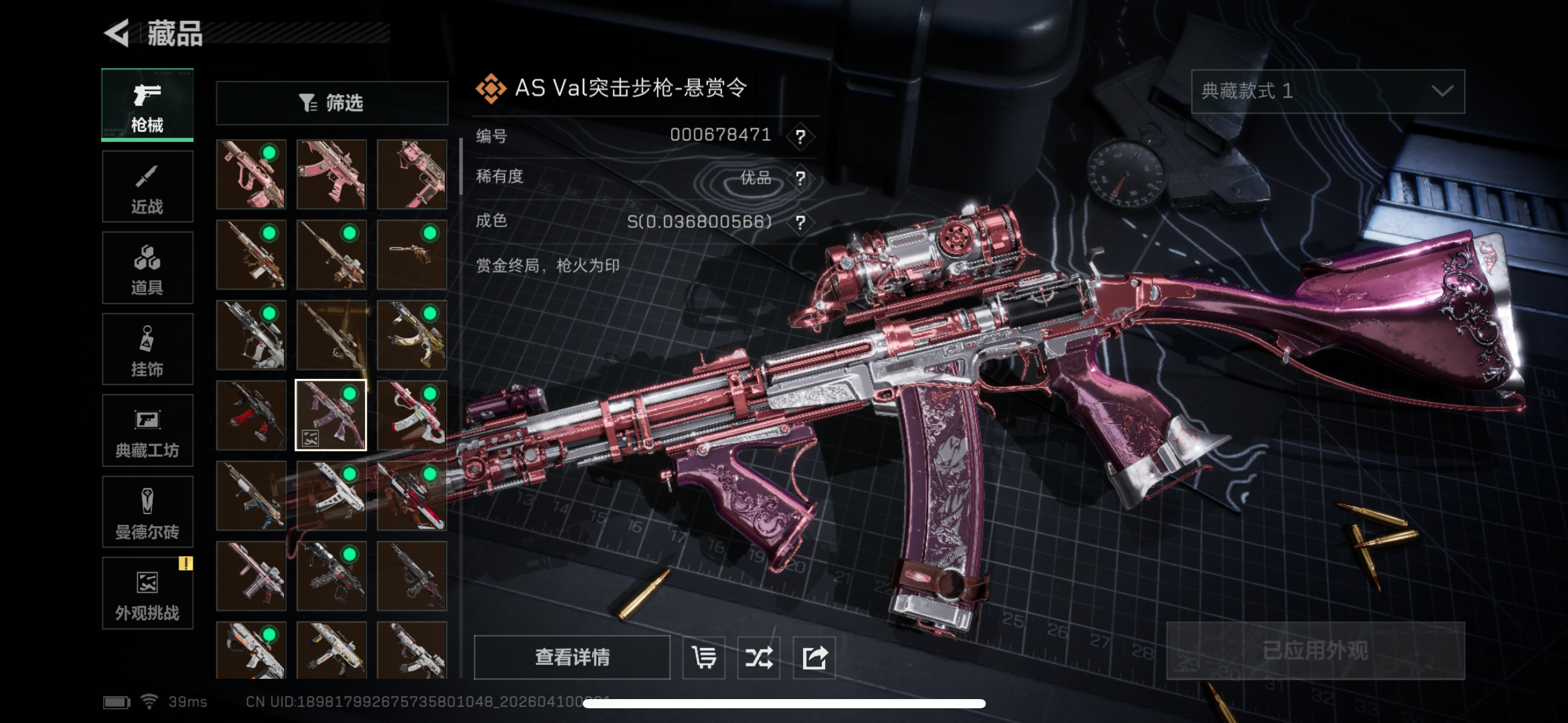Select the highlighted pink AS Val skin thumbnail
Screen dimensions: 1568x723
(x=331, y=415)
